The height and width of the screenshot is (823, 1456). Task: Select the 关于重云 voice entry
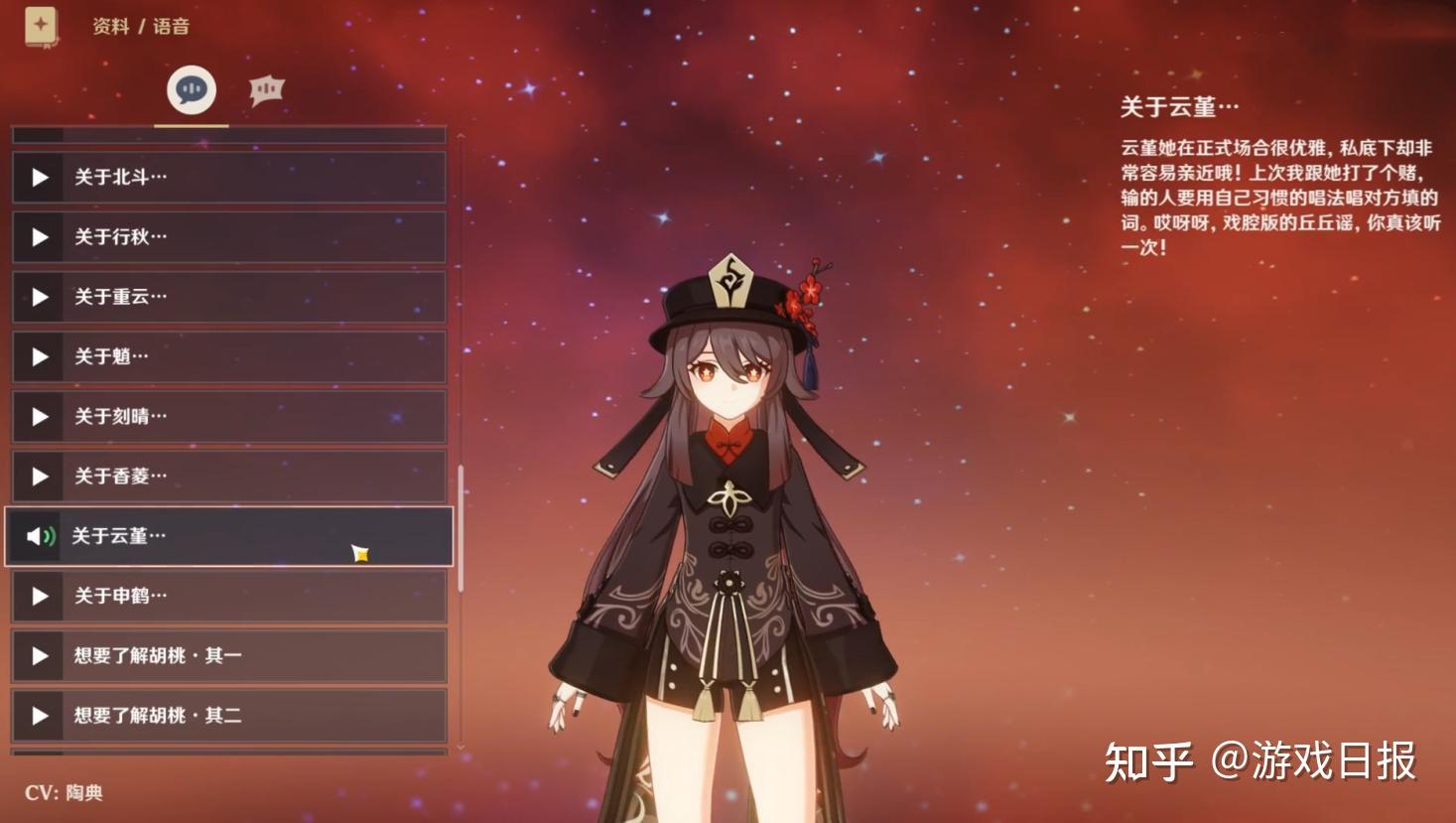click(228, 297)
